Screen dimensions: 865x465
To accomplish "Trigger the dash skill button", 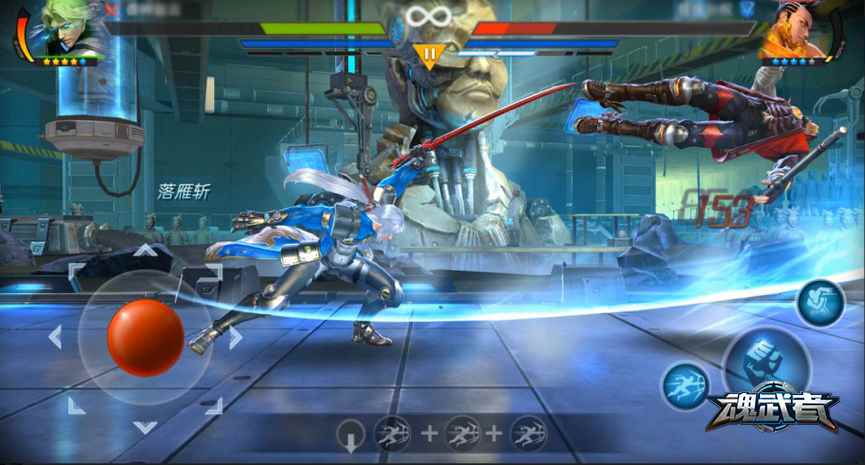I will (x=685, y=386).
